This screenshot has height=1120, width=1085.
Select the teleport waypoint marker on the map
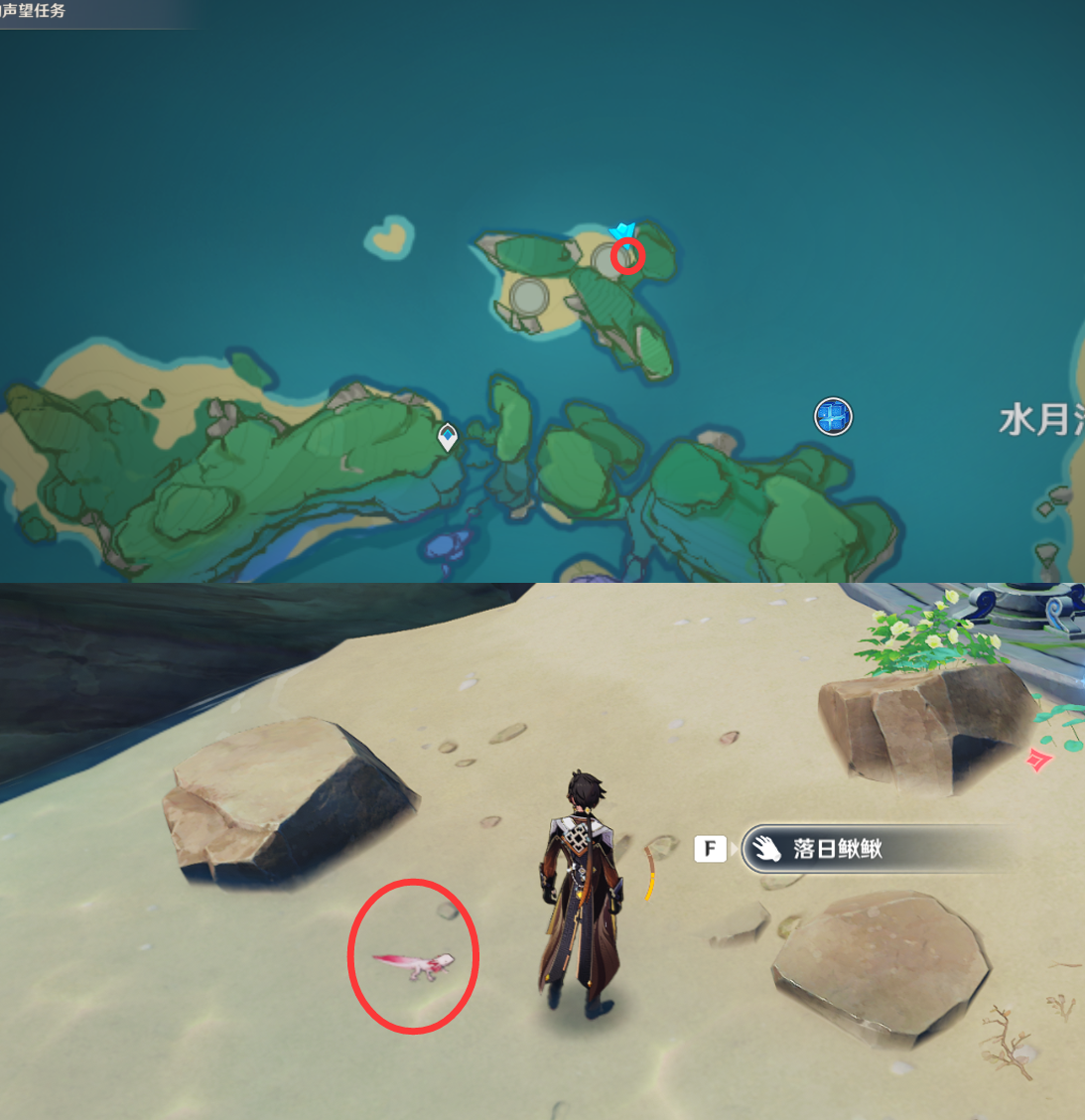click(x=448, y=436)
